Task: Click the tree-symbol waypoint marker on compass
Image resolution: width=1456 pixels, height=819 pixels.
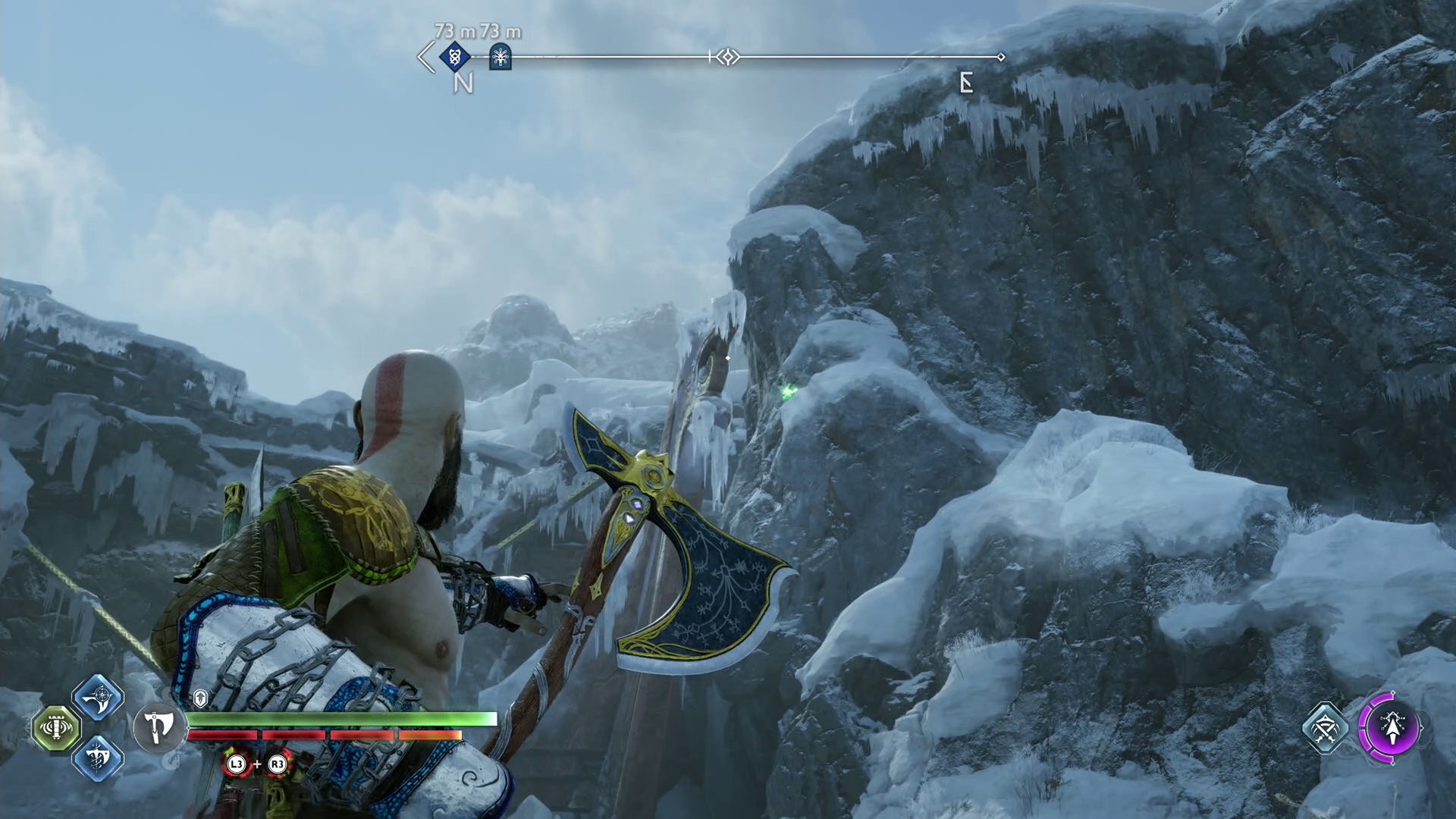Action: pos(500,57)
